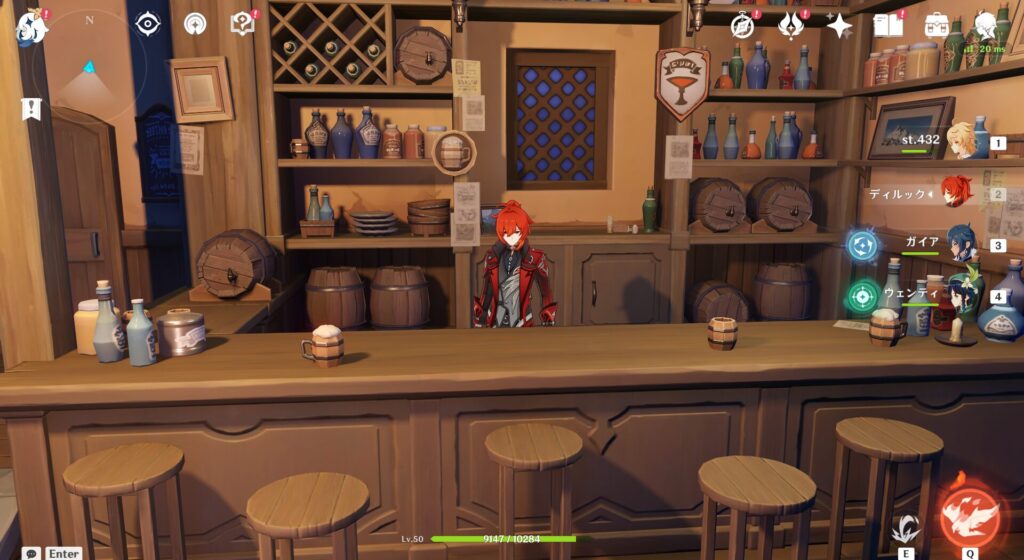Open the Paimon main menu
The width and height of the screenshot is (1024, 560).
pyautogui.click(x=31, y=26)
